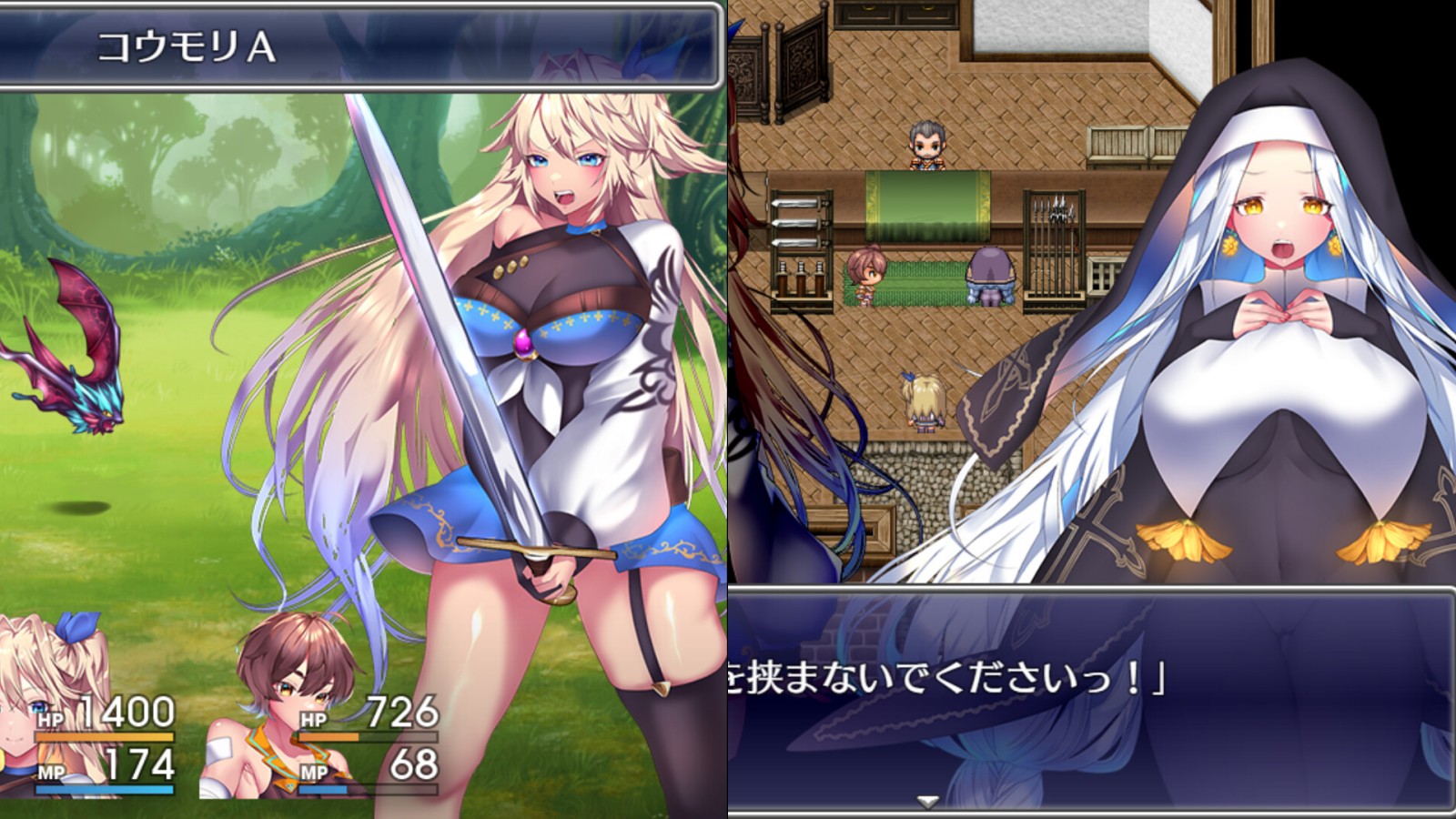Click the brown-haired hero map sprite
The image size is (1456, 819).
[x=867, y=273]
